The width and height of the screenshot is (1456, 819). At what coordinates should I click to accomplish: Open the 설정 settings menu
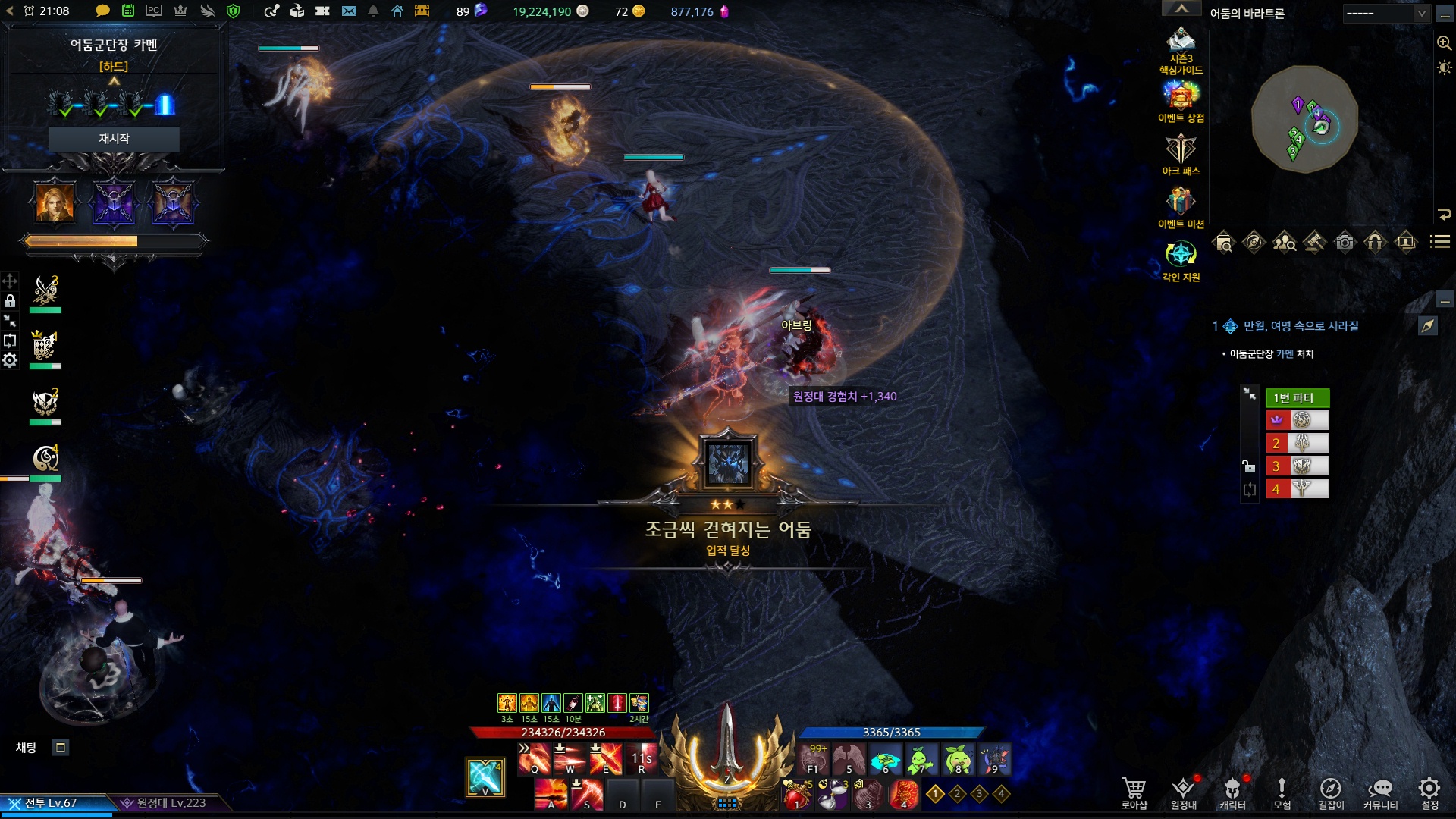pyautogui.click(x=1429, y=792)
